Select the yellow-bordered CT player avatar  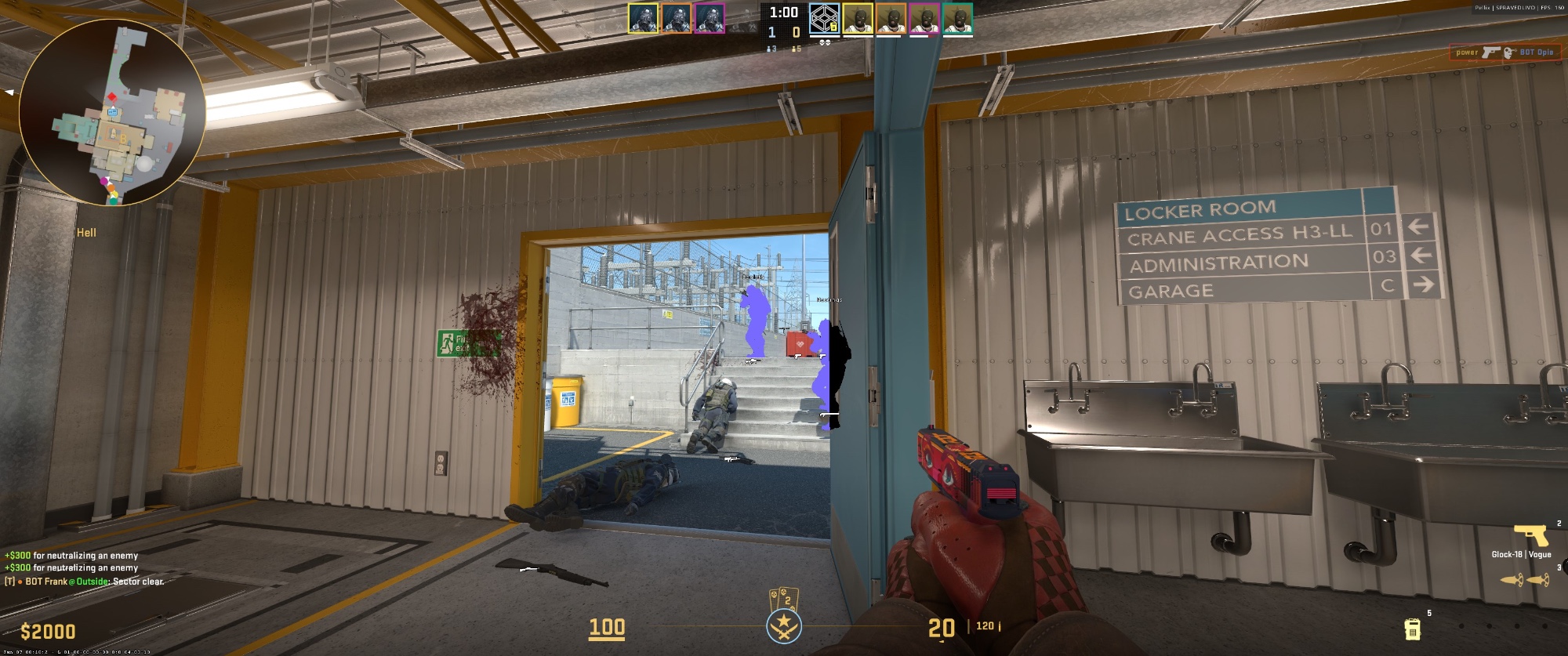643,19
